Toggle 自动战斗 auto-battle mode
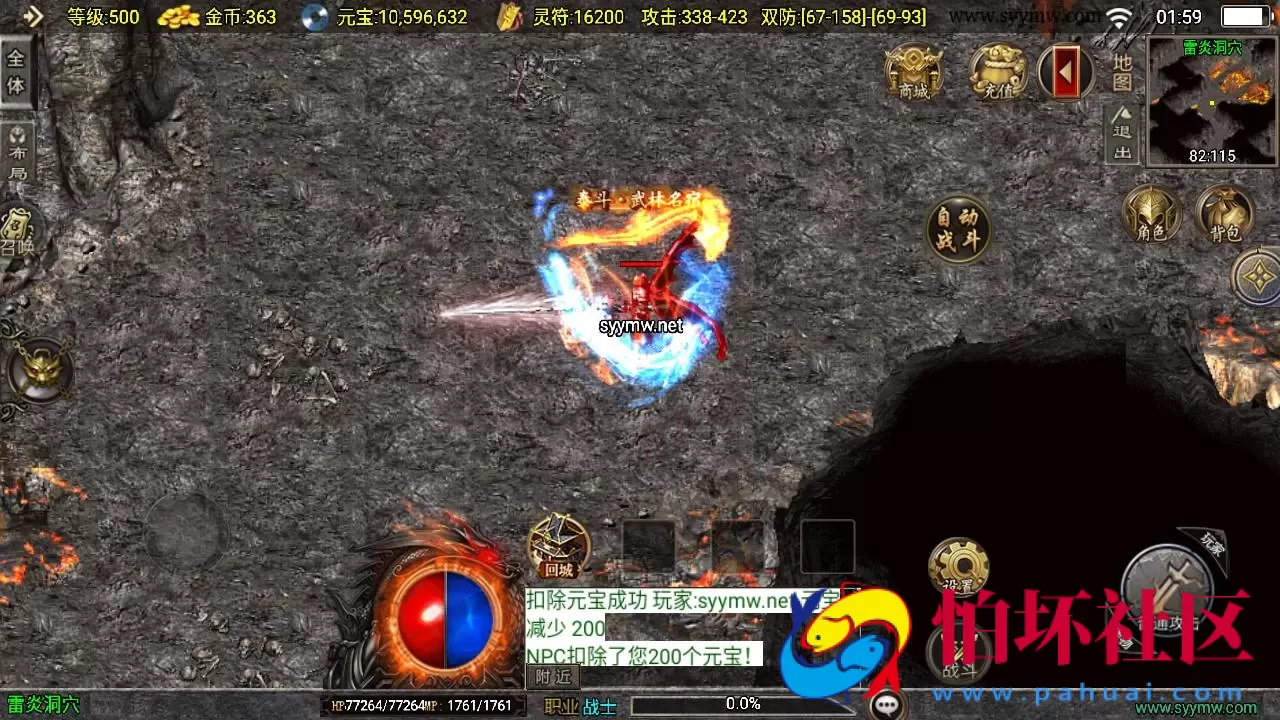Image resolution: width=1280 pixels, height=720 pixels. click(960, 228)
